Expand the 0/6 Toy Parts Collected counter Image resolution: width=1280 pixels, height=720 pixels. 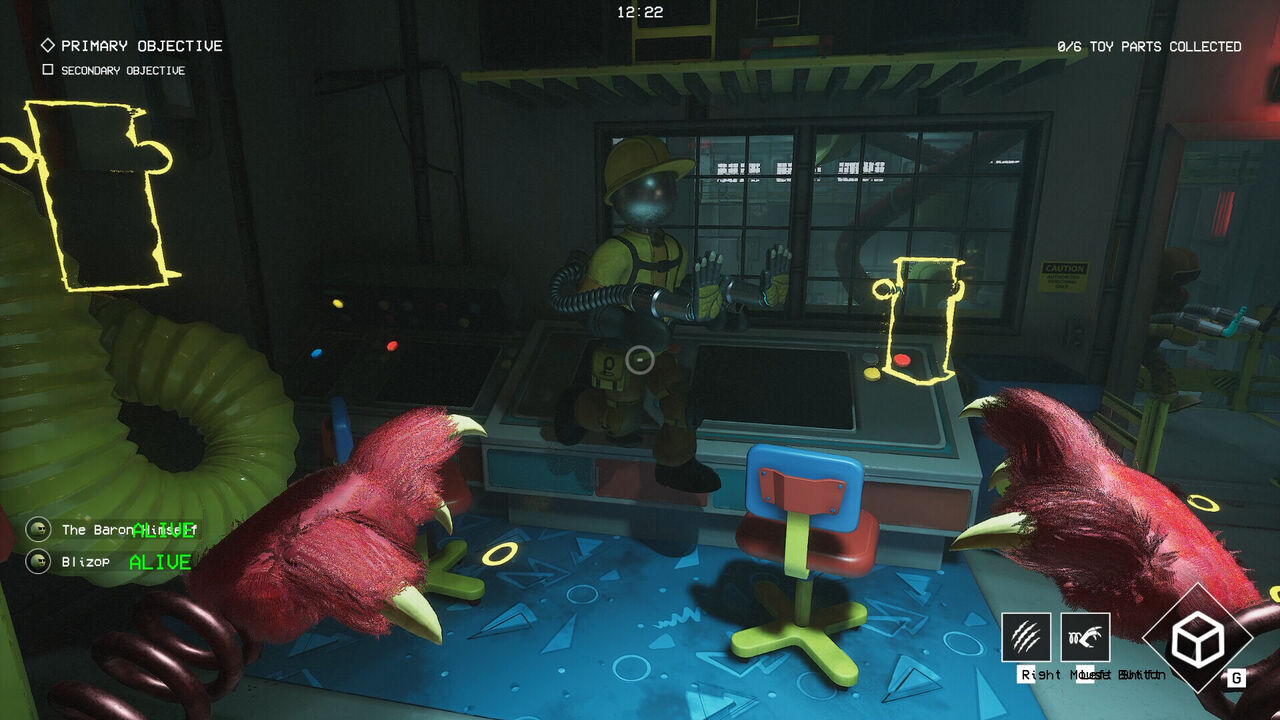click(x=1148, y=46)
